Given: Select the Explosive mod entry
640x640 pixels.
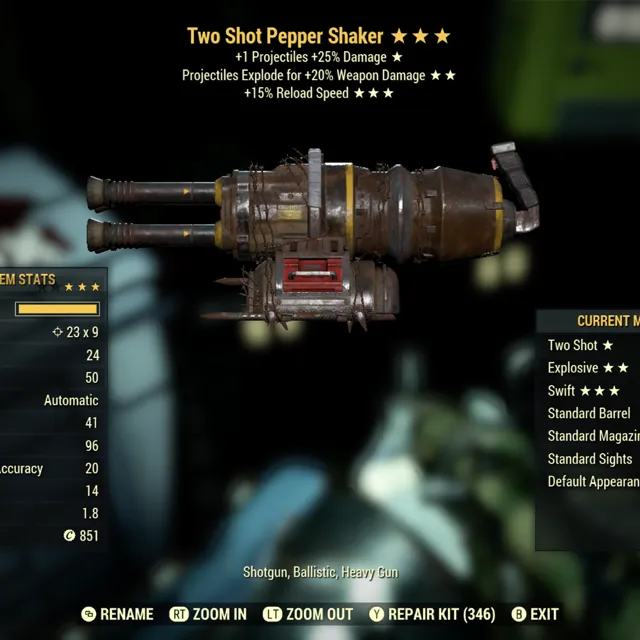Looking at the screenshot, I should (588, 368).
